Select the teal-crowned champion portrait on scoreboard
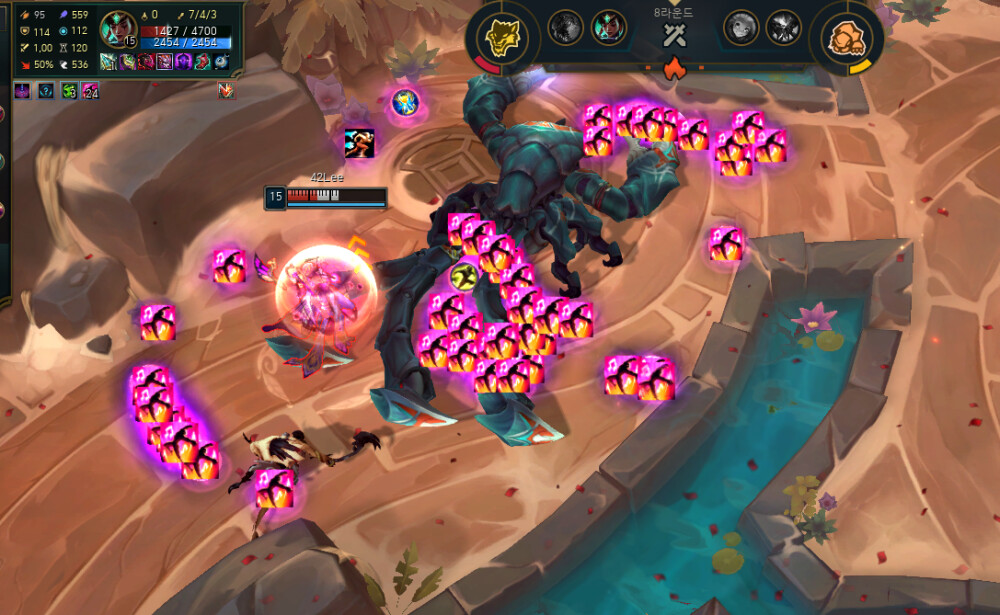 (609, 28)
